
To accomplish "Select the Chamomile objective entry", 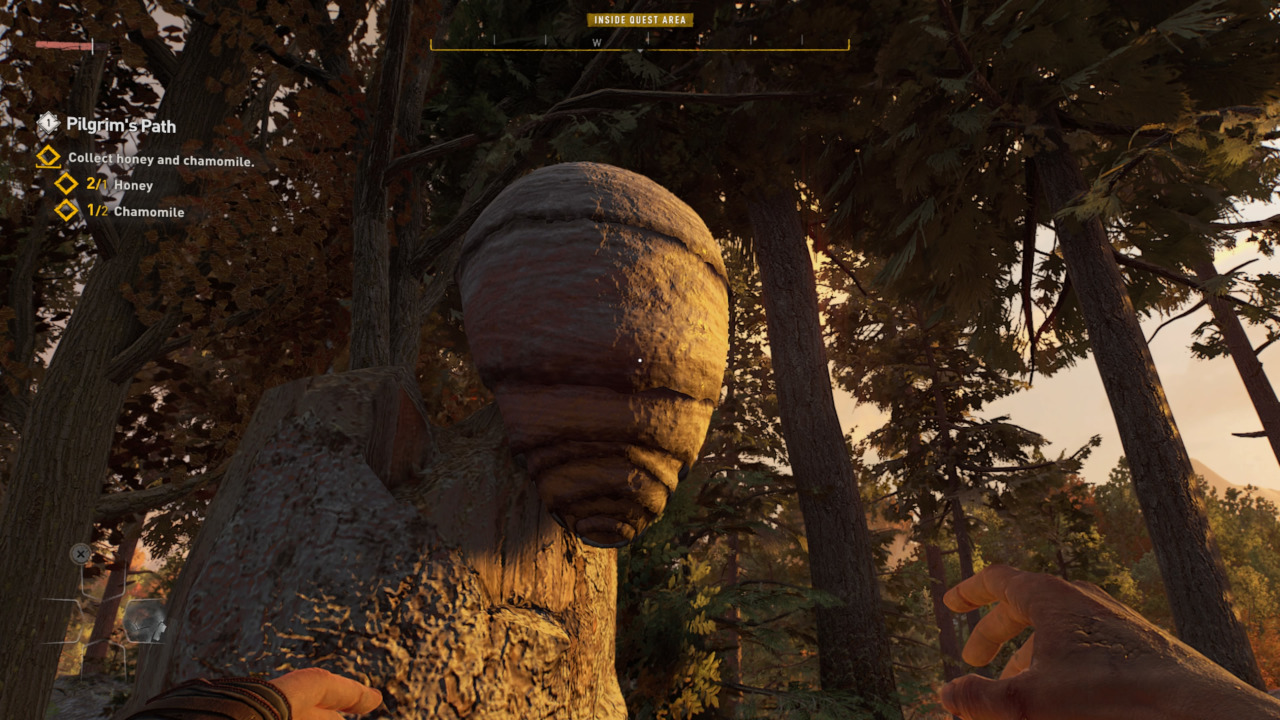I will [135, 211].
